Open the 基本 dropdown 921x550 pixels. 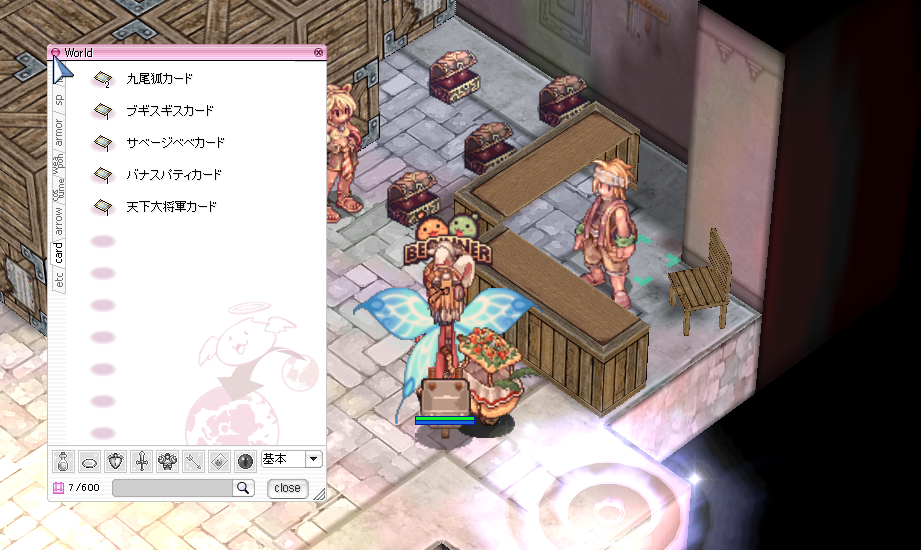(x=313, y=459)
